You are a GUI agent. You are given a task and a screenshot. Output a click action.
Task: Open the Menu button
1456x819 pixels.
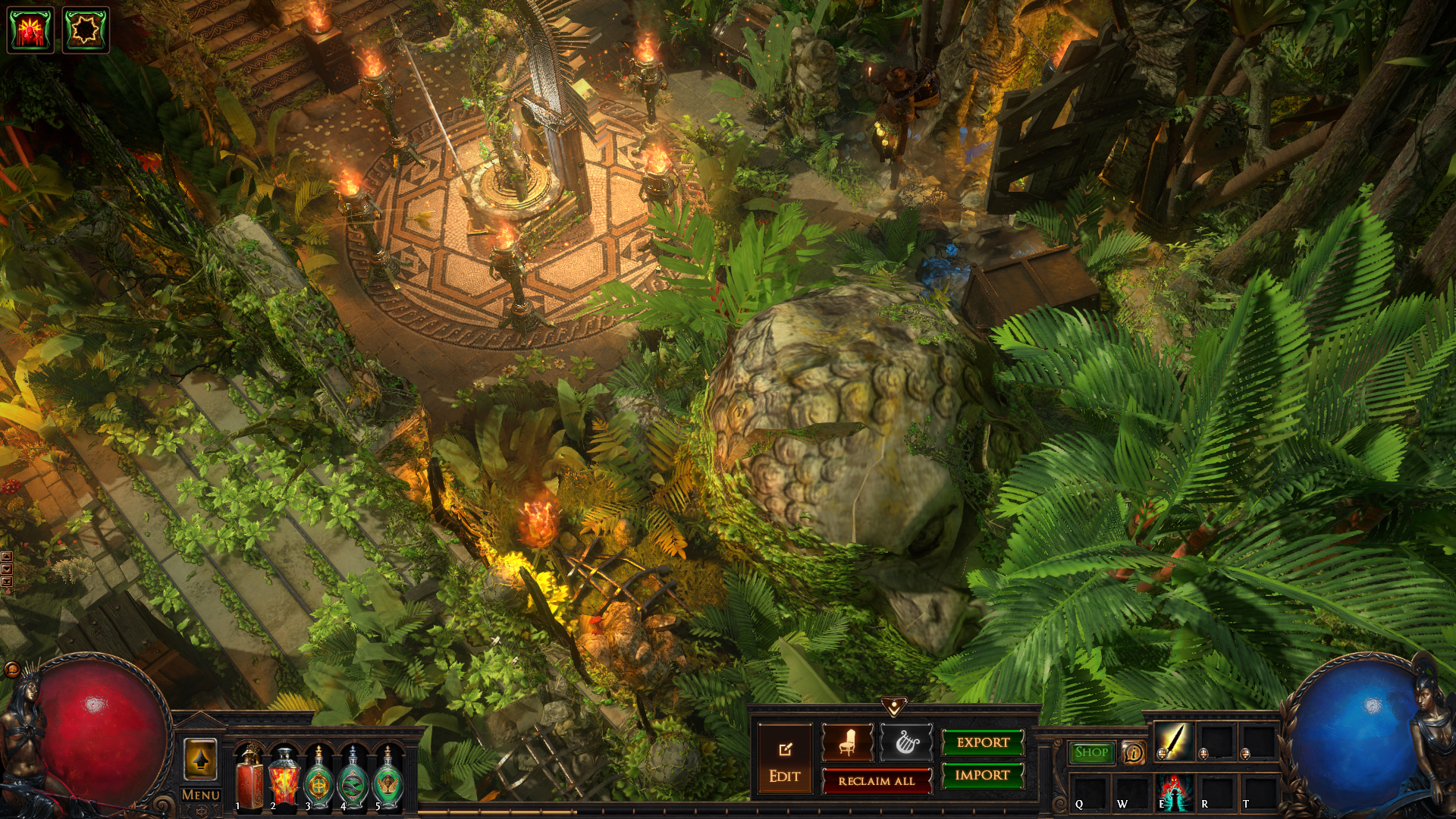[201, 795]
